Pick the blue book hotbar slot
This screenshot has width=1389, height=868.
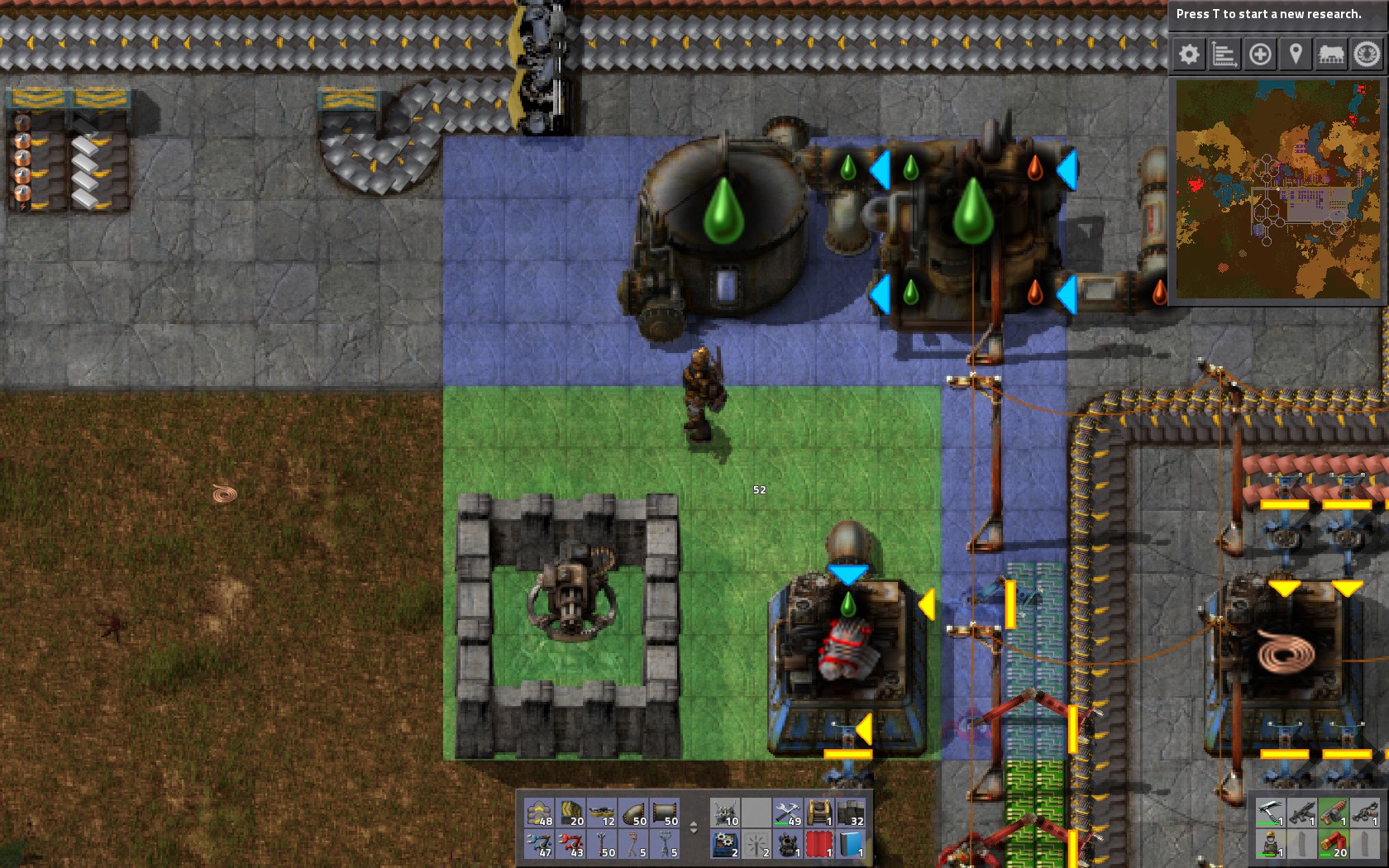pos(851,845)
